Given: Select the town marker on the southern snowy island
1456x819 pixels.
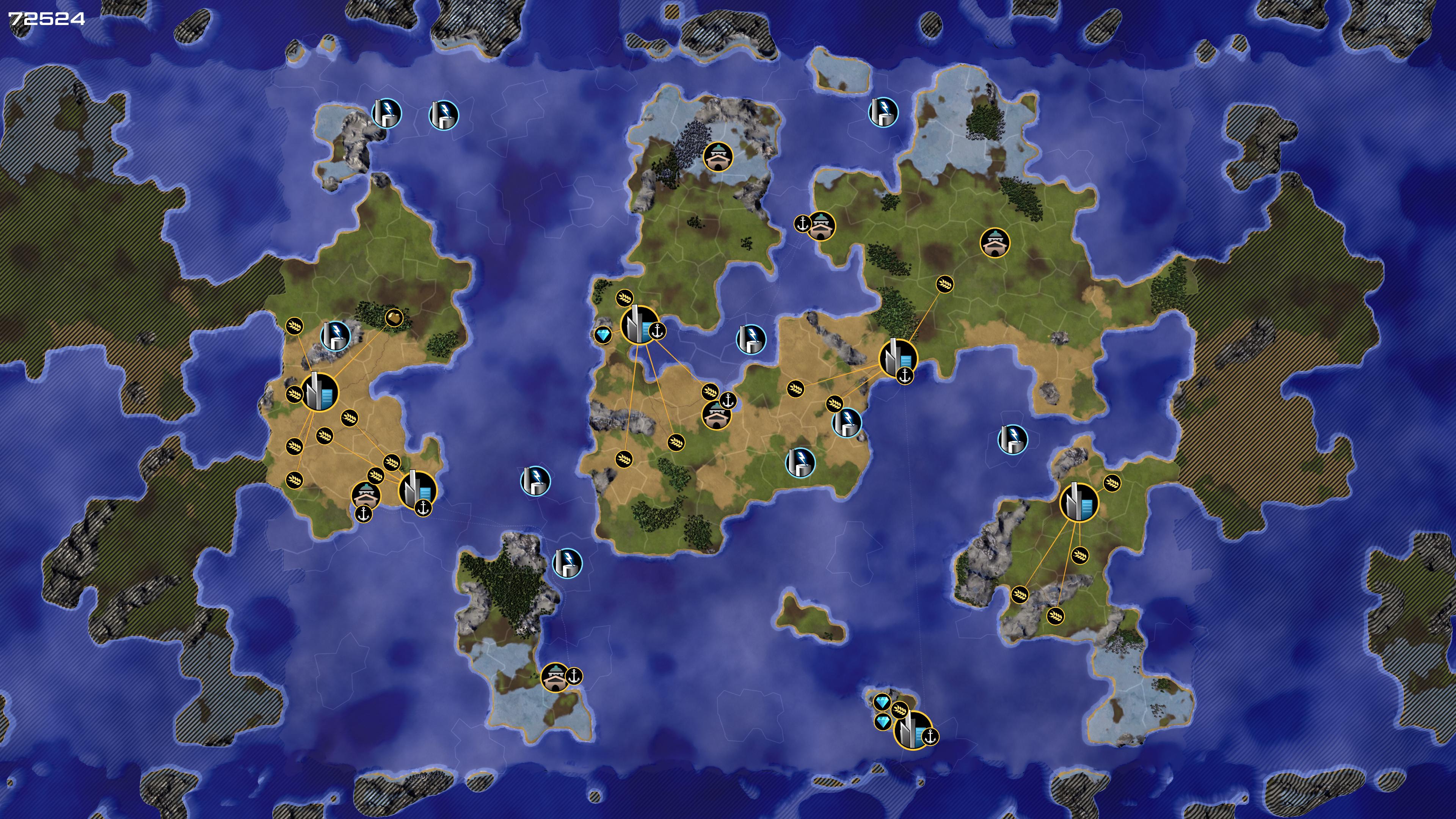Looking at the screenshot, I should click(555, 677).
